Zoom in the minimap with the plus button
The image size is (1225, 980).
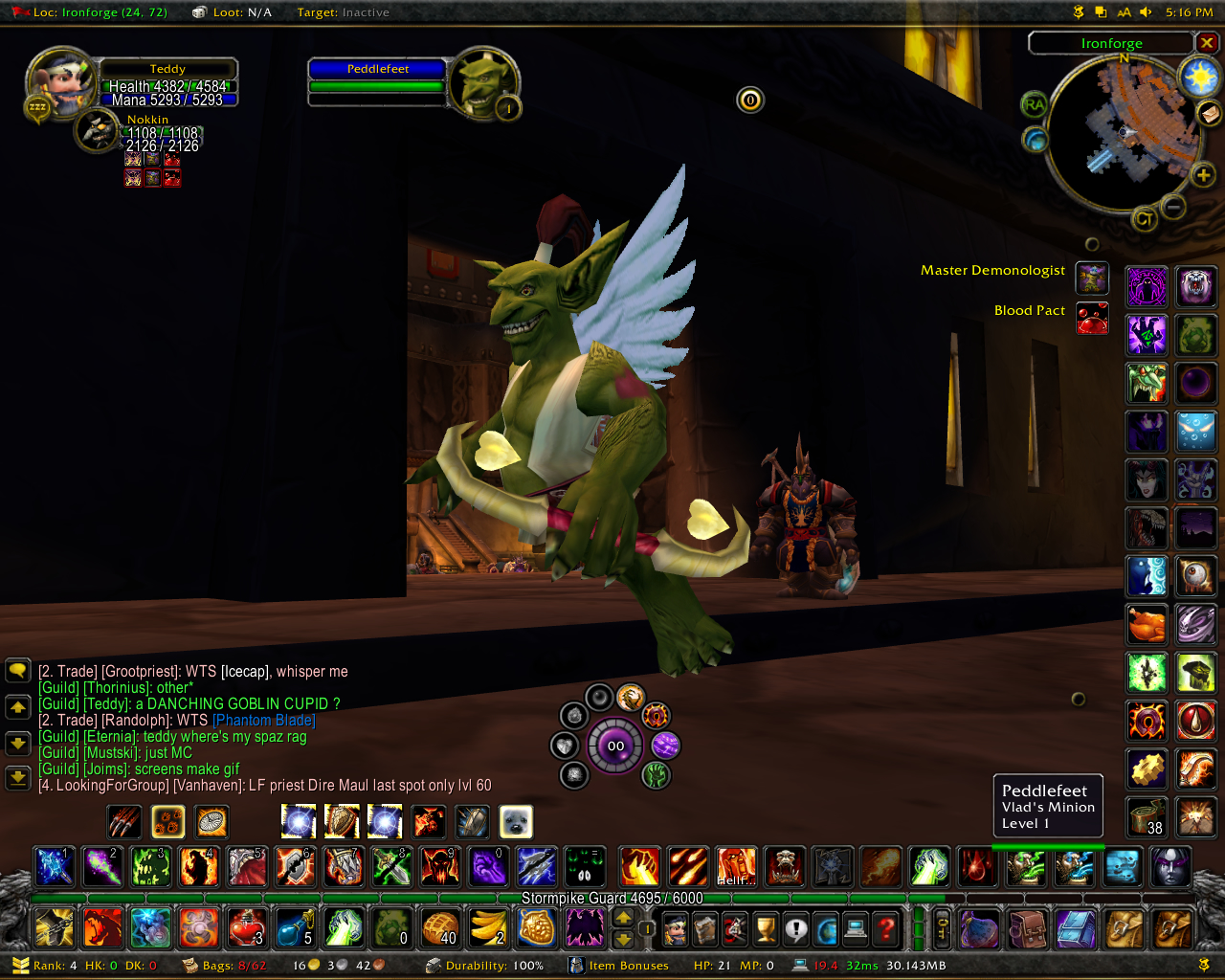click(1203, 175)
